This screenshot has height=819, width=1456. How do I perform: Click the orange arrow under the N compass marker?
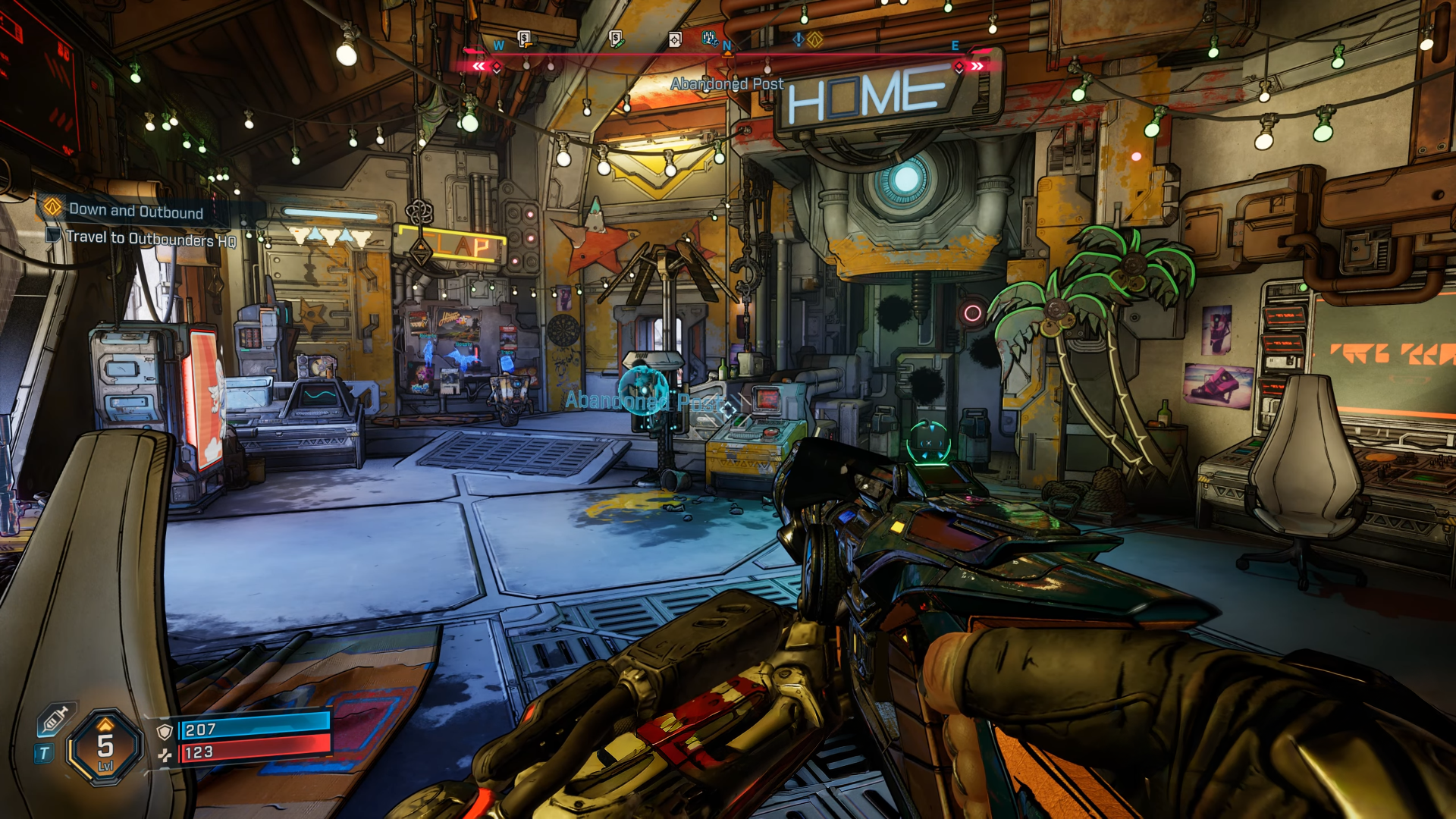726,53
